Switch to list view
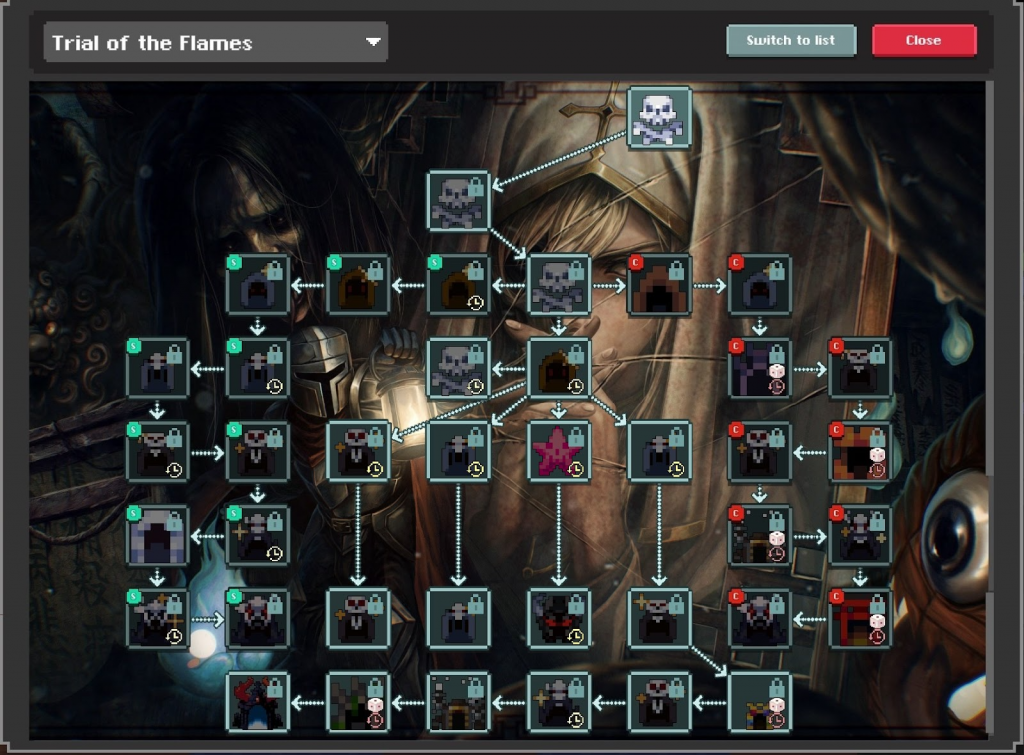The height and width of the screenshot is (755, 1024). pos(791,41)
